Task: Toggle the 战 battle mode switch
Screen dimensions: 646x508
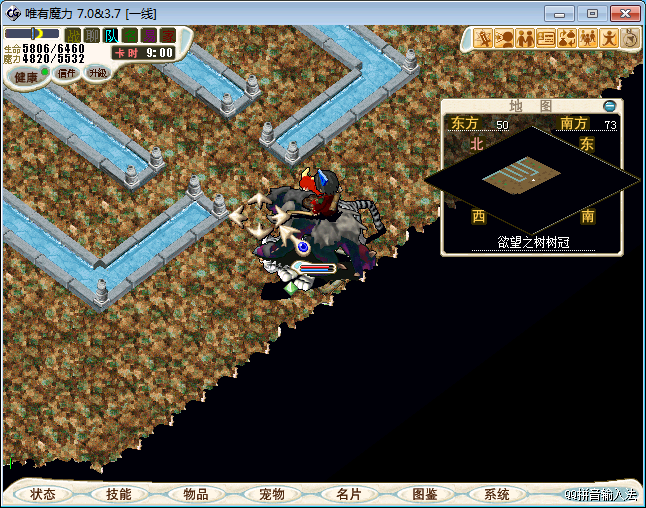Action: coord(72,35)
